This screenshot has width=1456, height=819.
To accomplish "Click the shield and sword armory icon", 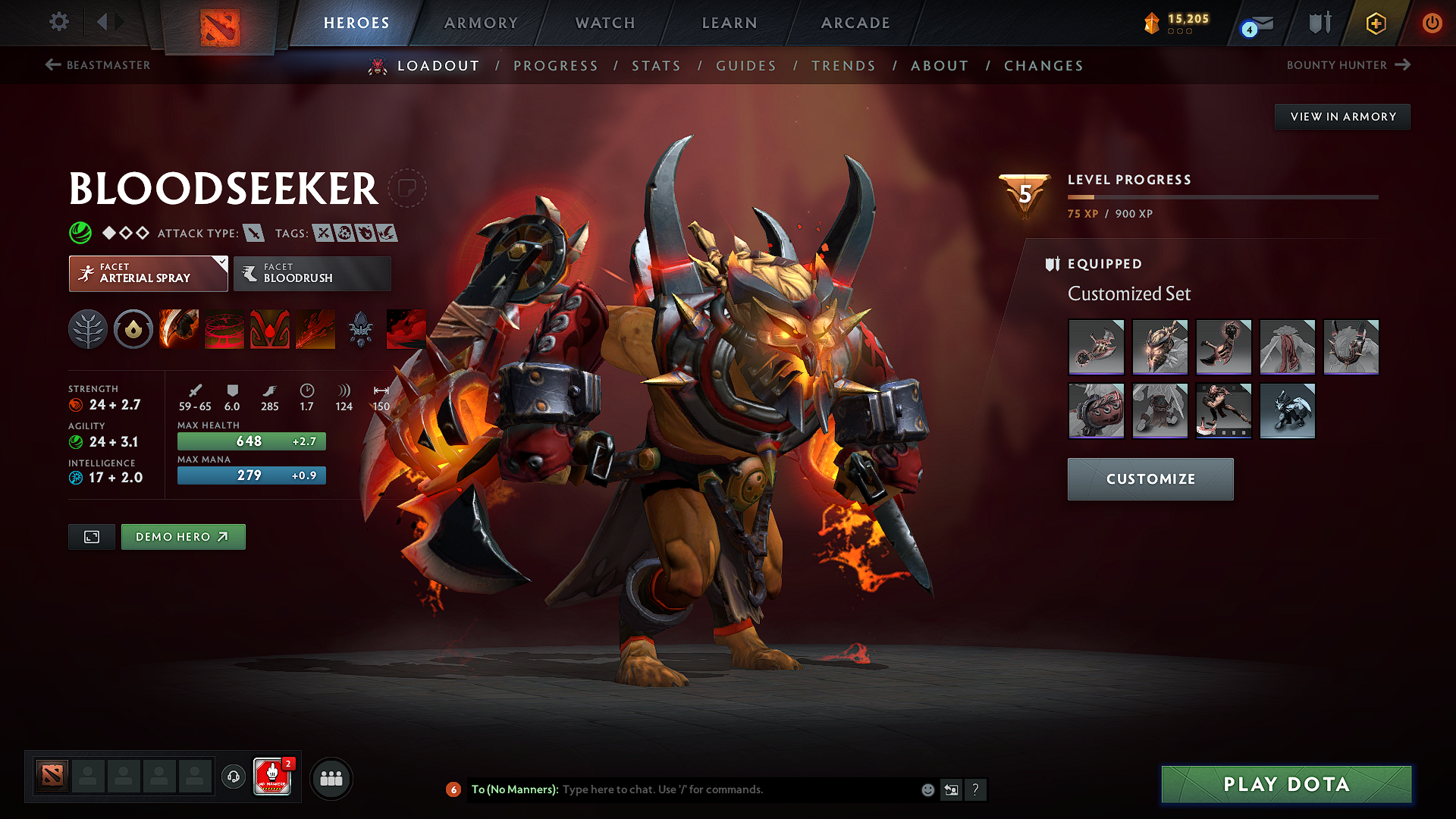I will point(1318,23).
